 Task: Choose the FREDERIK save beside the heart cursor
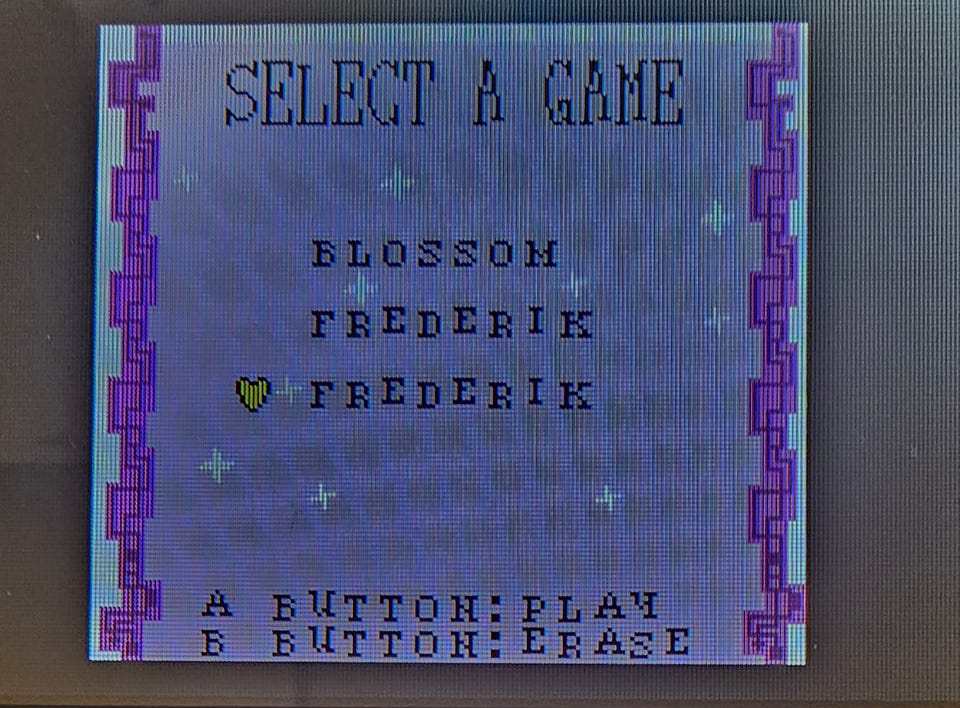click(x=450, y=394)
